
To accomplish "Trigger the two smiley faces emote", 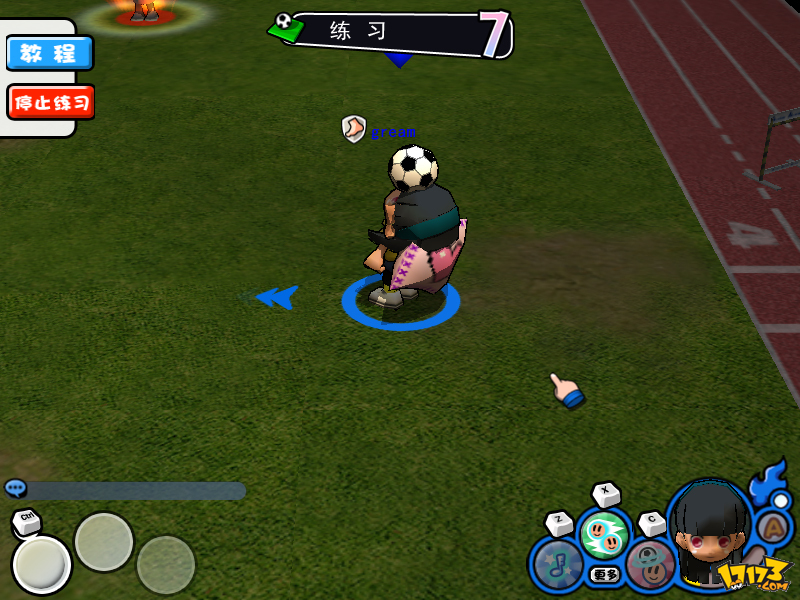I will 603,536.
